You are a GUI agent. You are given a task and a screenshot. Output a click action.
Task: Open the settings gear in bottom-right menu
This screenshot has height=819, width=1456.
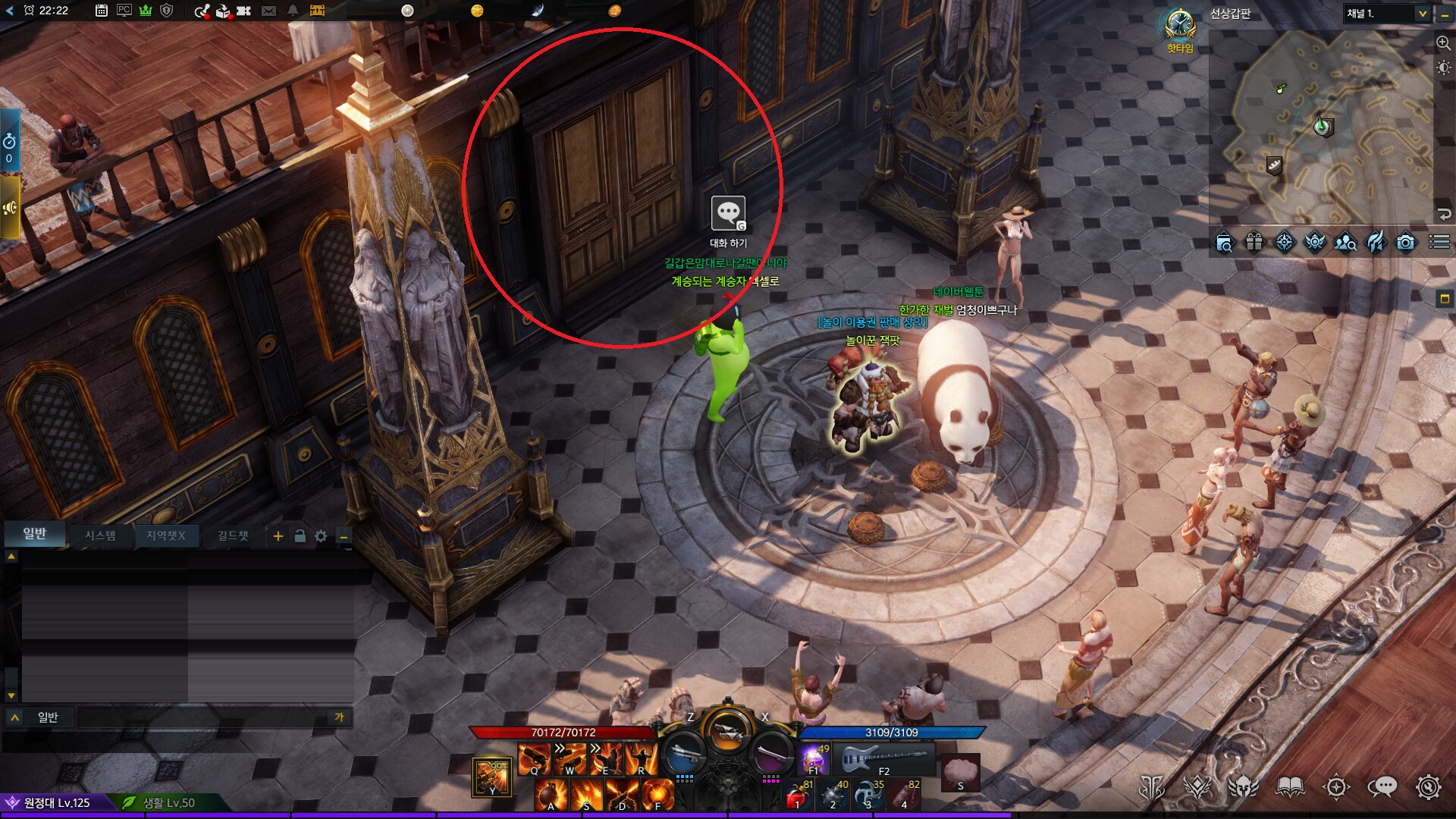(x=1428, y=787)
